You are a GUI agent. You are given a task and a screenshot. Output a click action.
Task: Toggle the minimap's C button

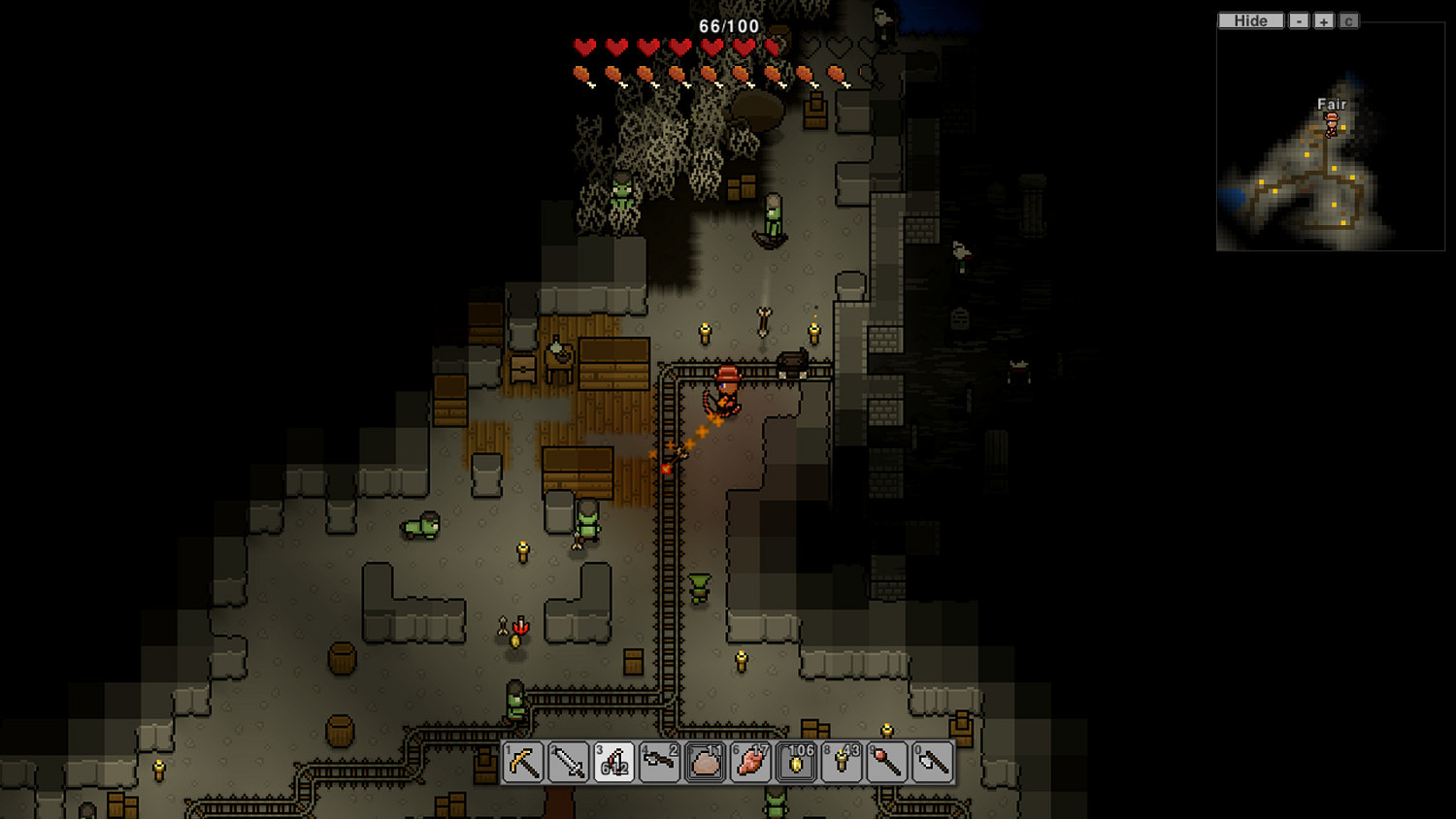(x=1348, y=20)
